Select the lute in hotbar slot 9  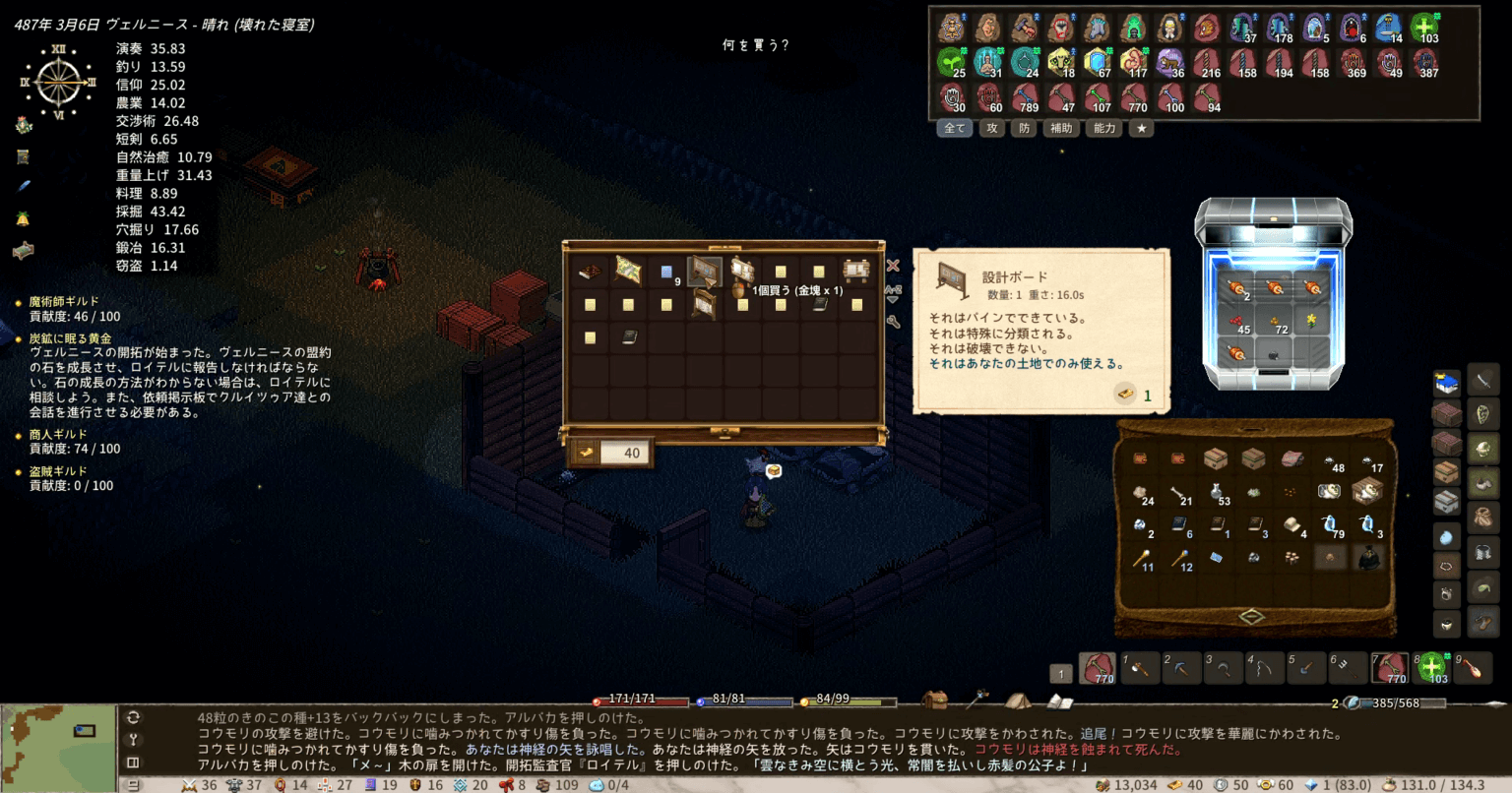click(x=1473, y=668)
